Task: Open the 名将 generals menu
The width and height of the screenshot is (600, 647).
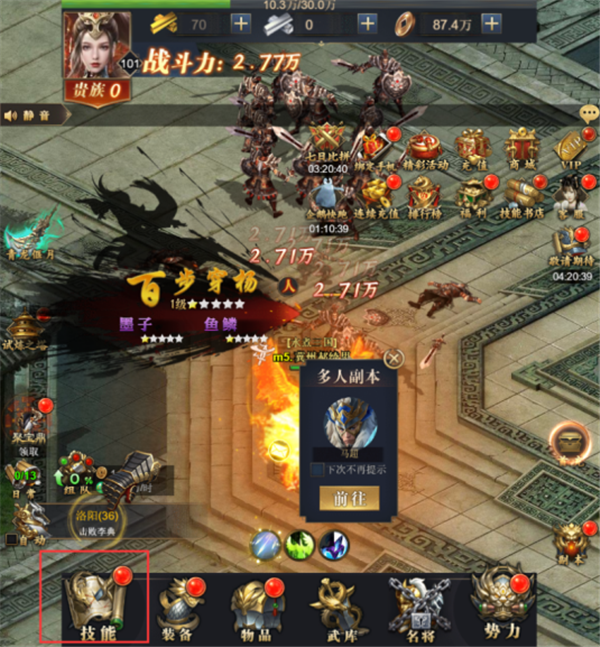Action: [x=415, y=607]
